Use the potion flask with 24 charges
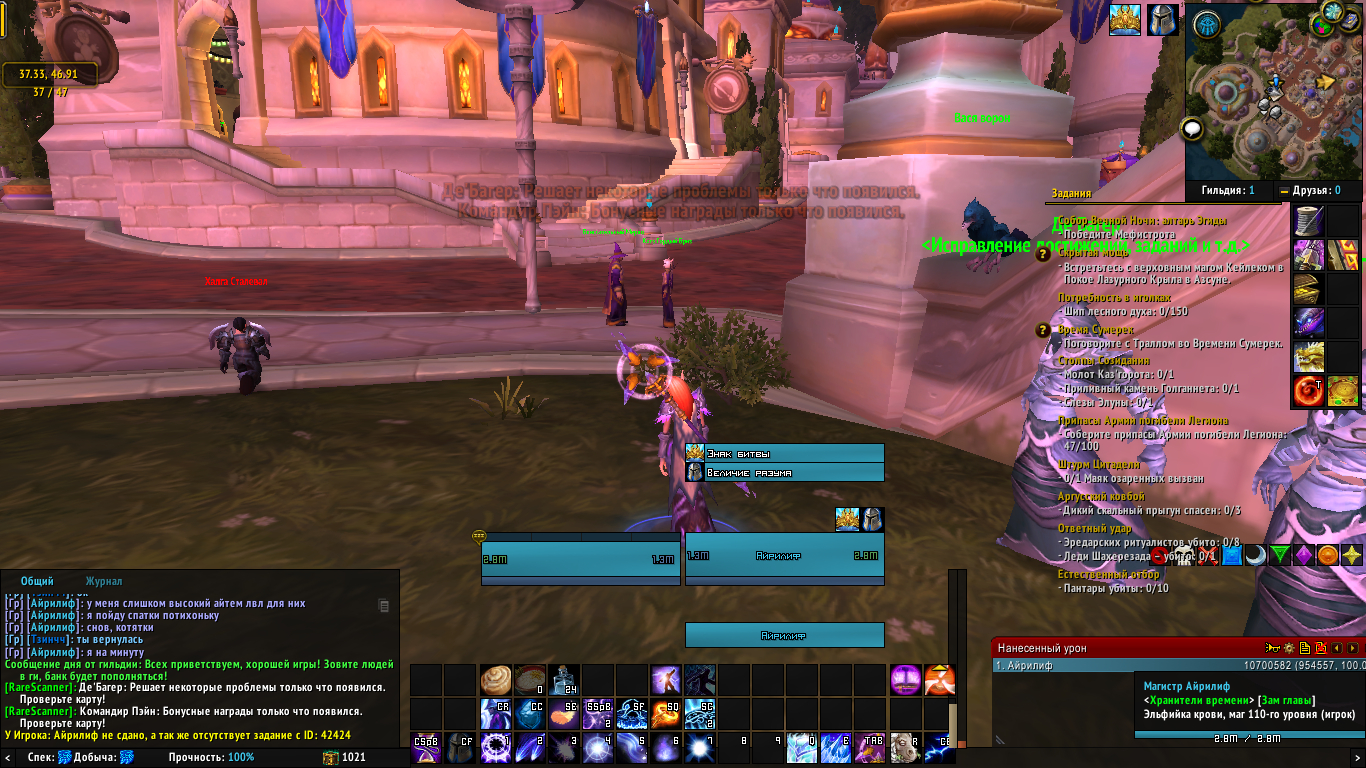Viewport: 1366px width, 768px height. click(563, 680)
